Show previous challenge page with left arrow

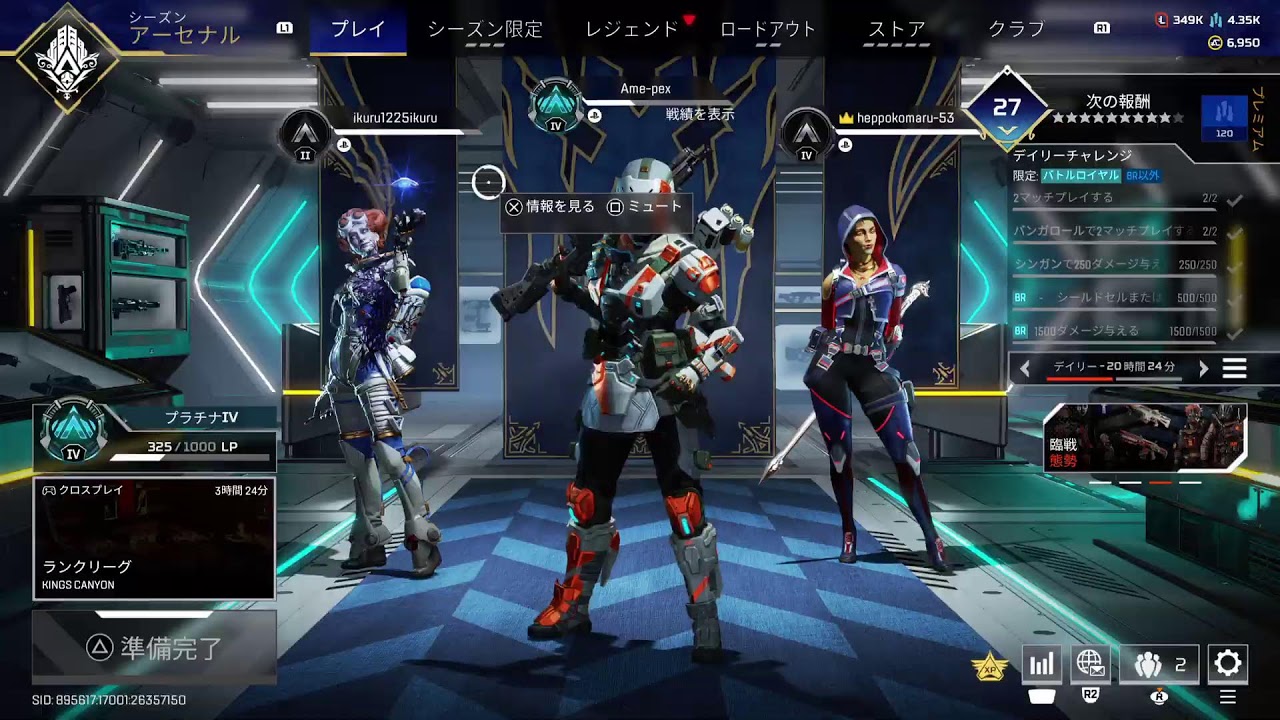[x=1025, y=368]
